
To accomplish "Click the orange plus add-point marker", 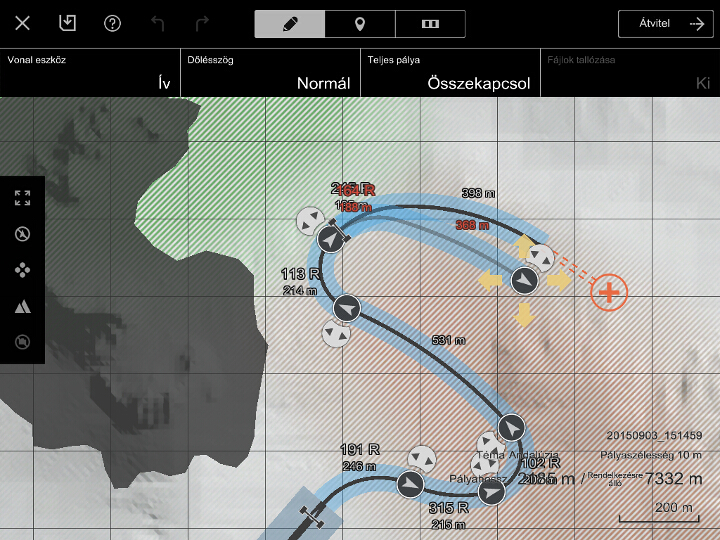I will coord(608,292).
